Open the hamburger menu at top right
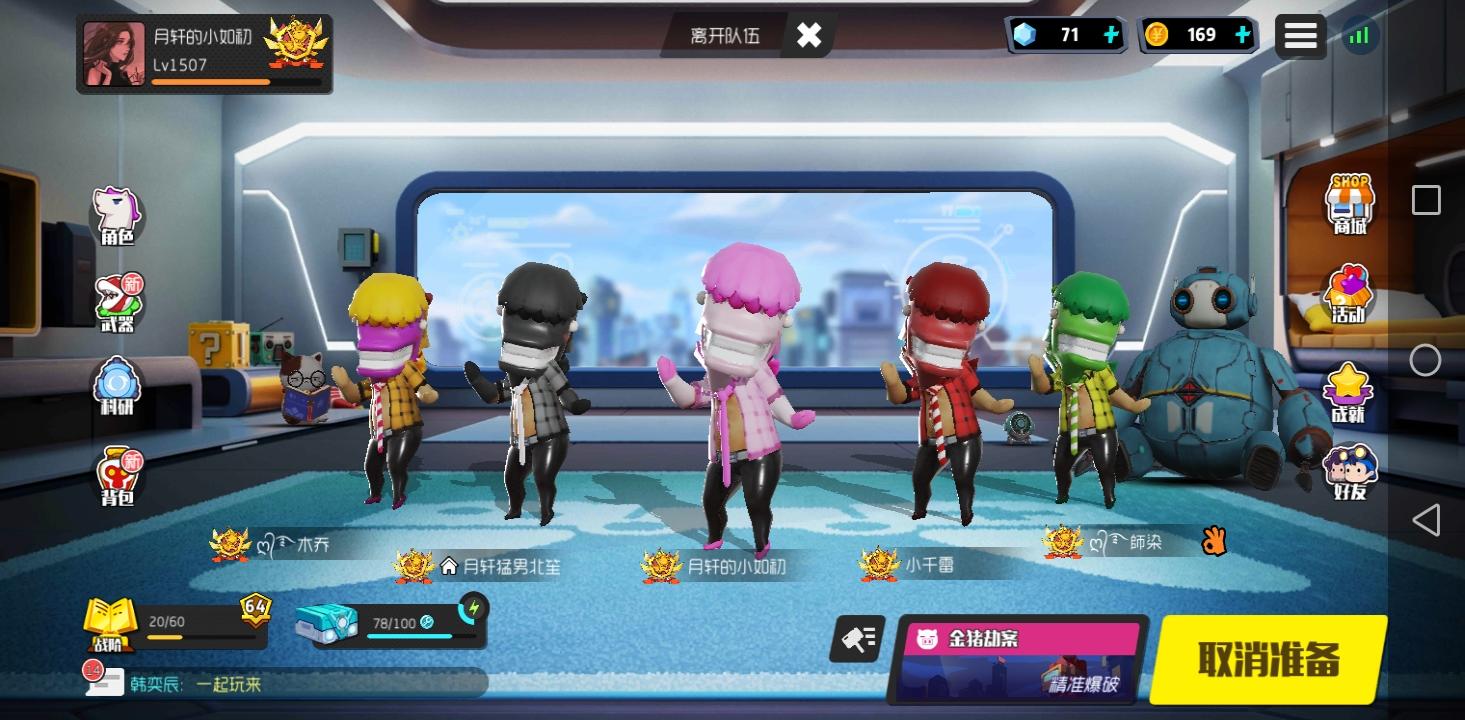The height and width of the screenshot is (720, 1465). pyautogui.click(x=1301, y=35)
